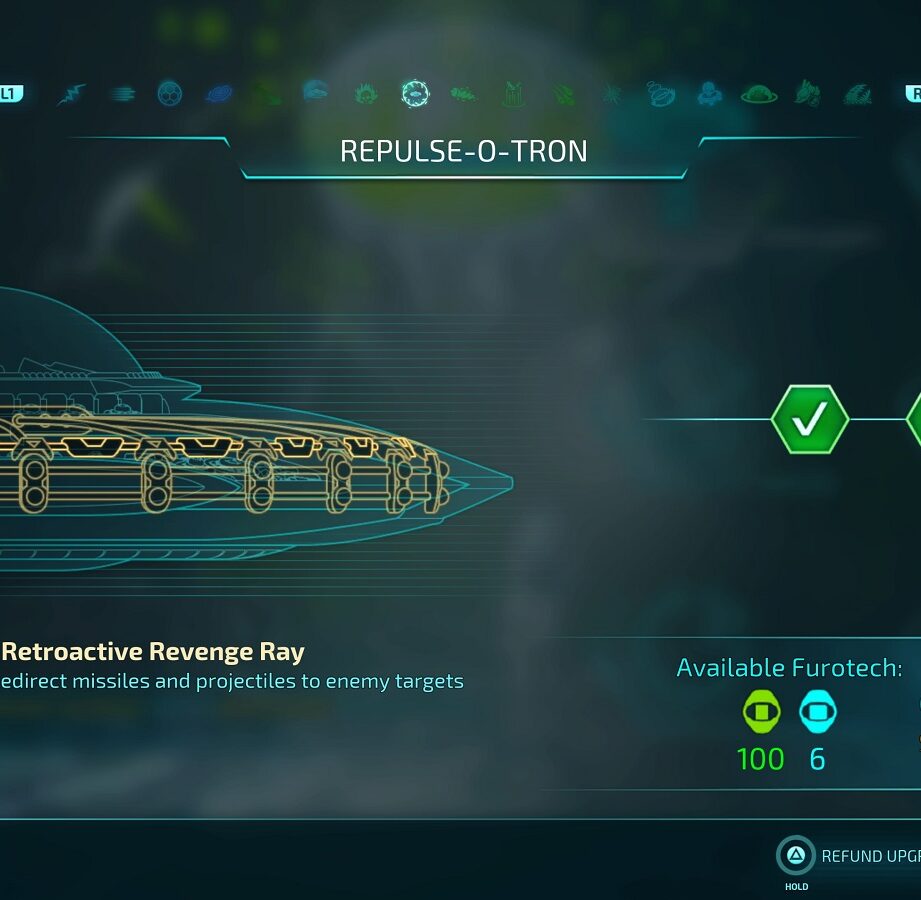Viewport: 921px width, 900px height.
Task: Select the highlighted Repulse-O-Tron ring icon
Action: coord(414,94)
